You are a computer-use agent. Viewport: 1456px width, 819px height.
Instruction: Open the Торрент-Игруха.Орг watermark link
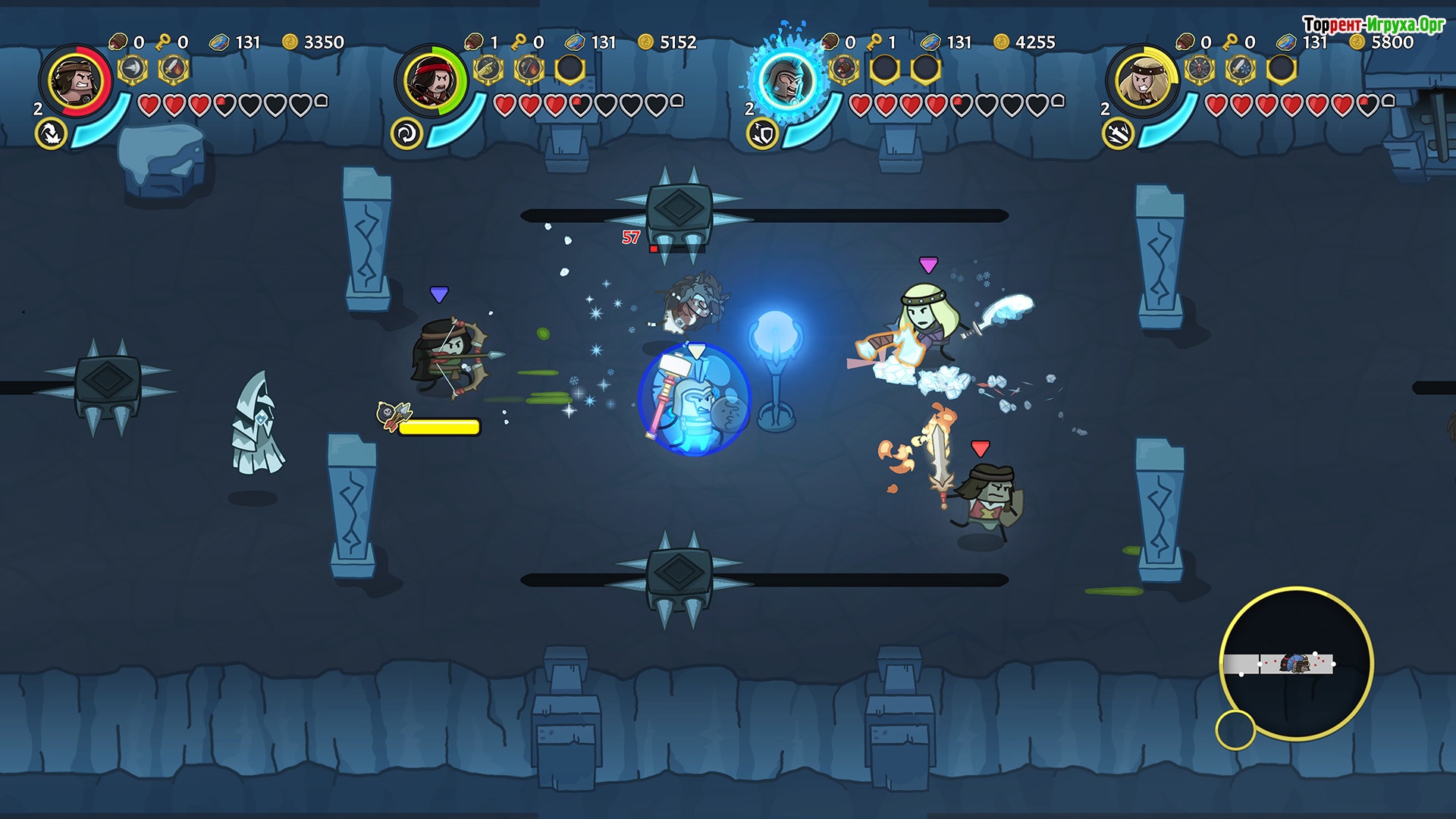coord(1373,24)
